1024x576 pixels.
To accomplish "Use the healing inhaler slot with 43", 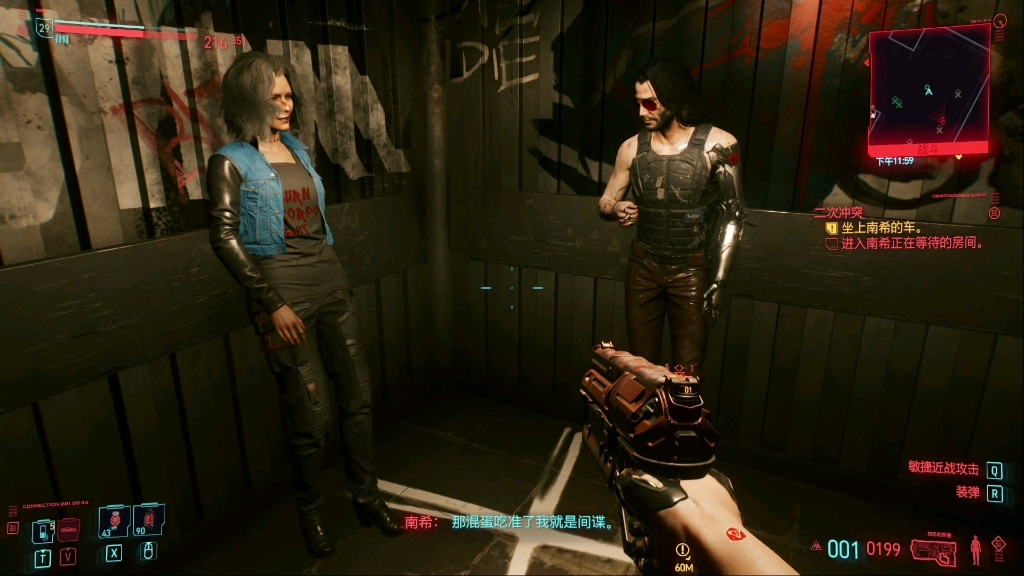I will pyautogui.click(x=113, y=522).
